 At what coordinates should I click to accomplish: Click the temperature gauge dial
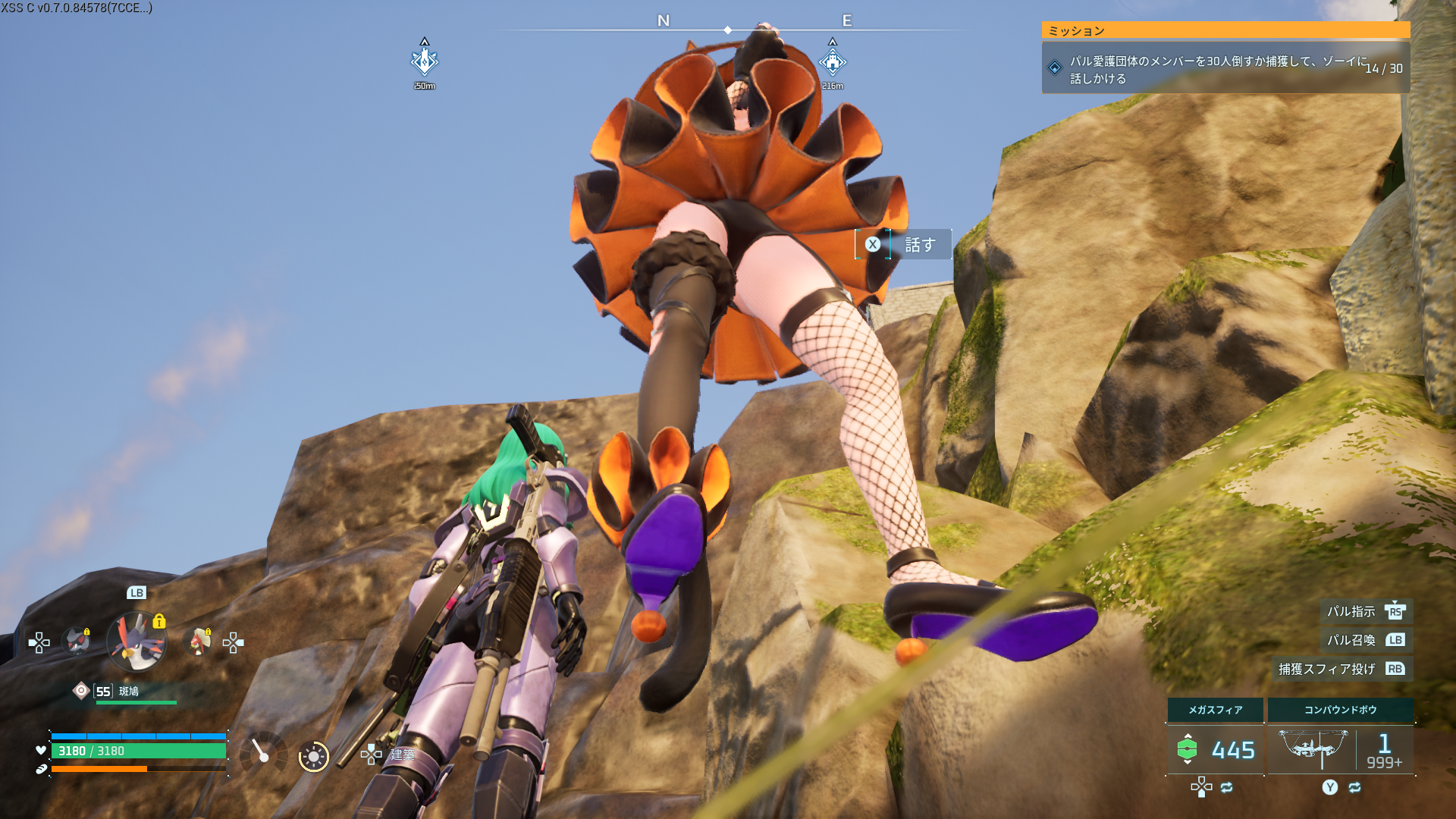pos(262,753)
